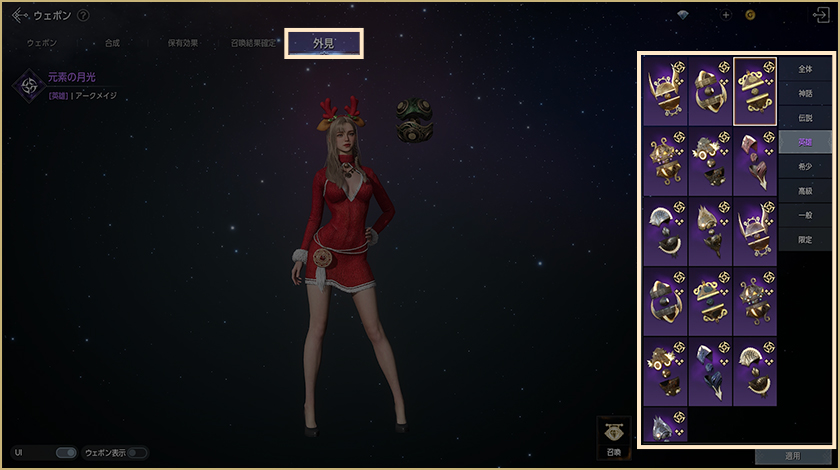Open the help question mark icon
840x470 pixels.
83,15
